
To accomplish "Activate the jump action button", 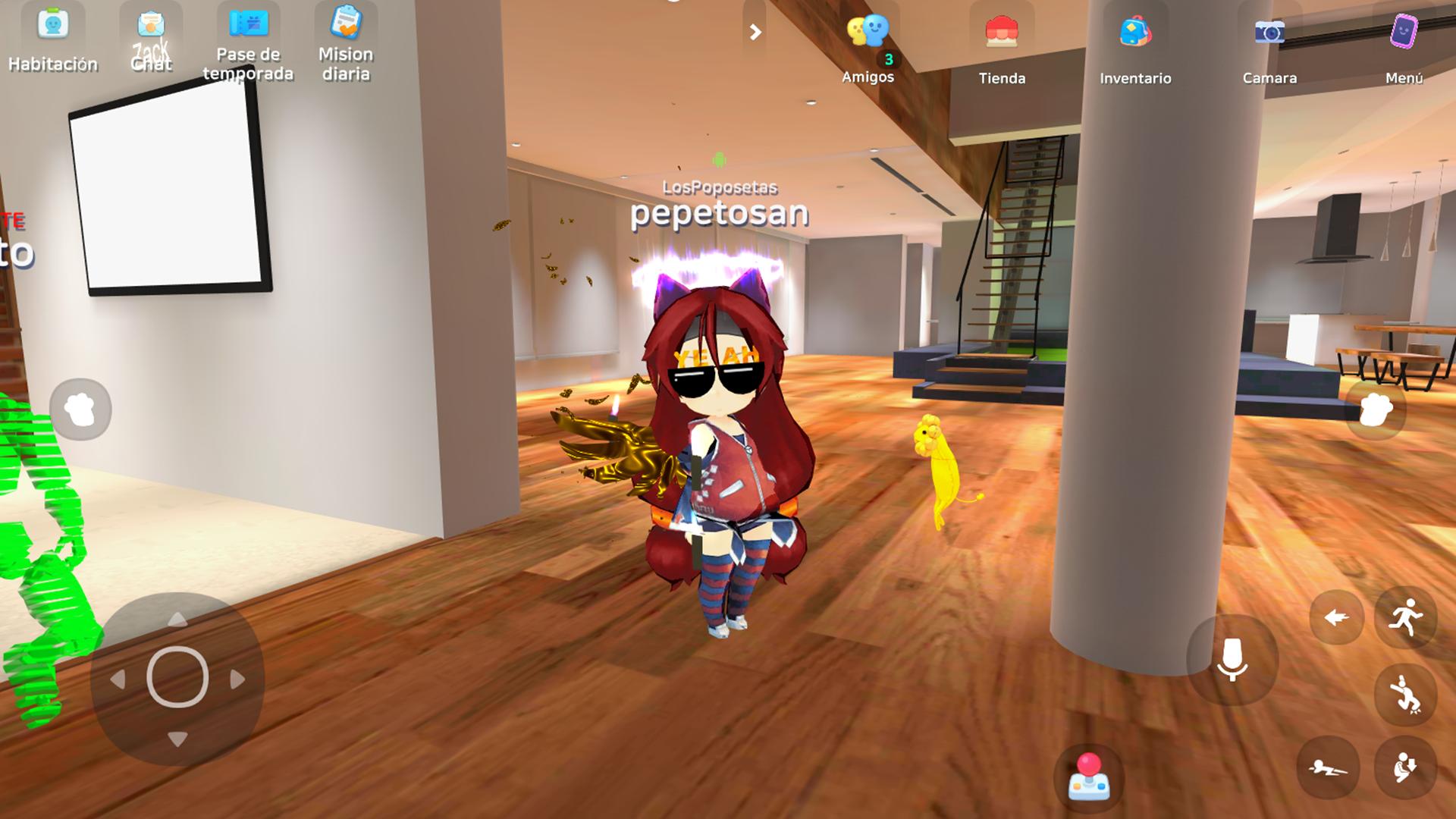I will 1405,694.
